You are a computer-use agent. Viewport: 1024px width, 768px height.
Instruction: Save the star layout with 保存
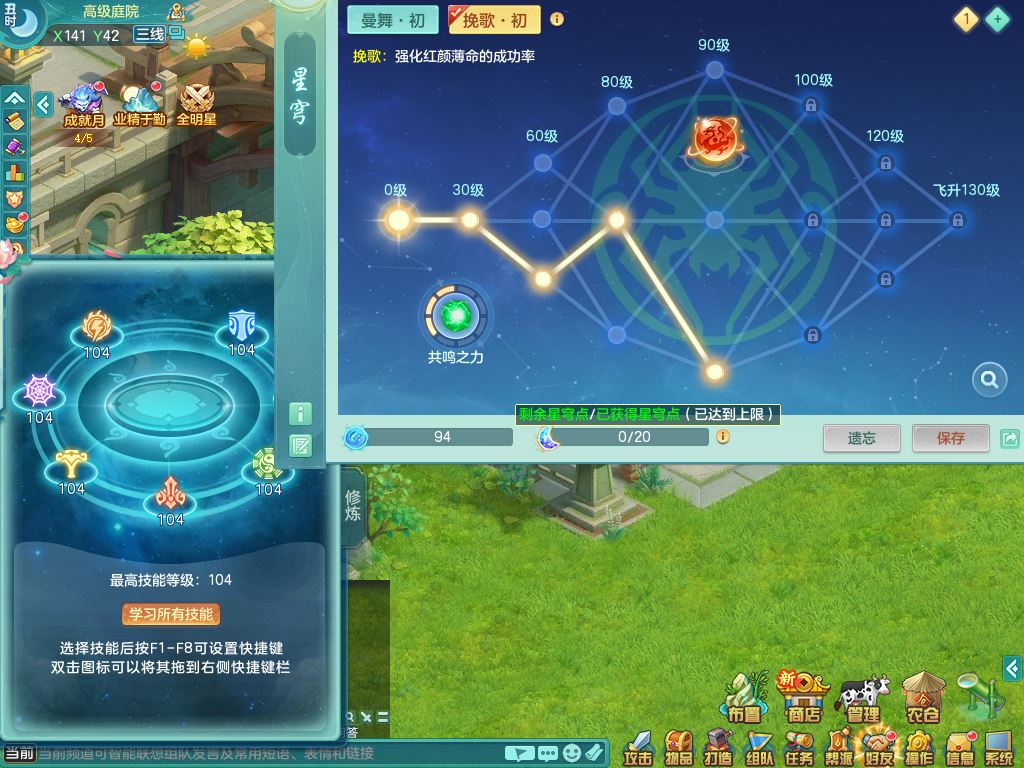[950, 438]
